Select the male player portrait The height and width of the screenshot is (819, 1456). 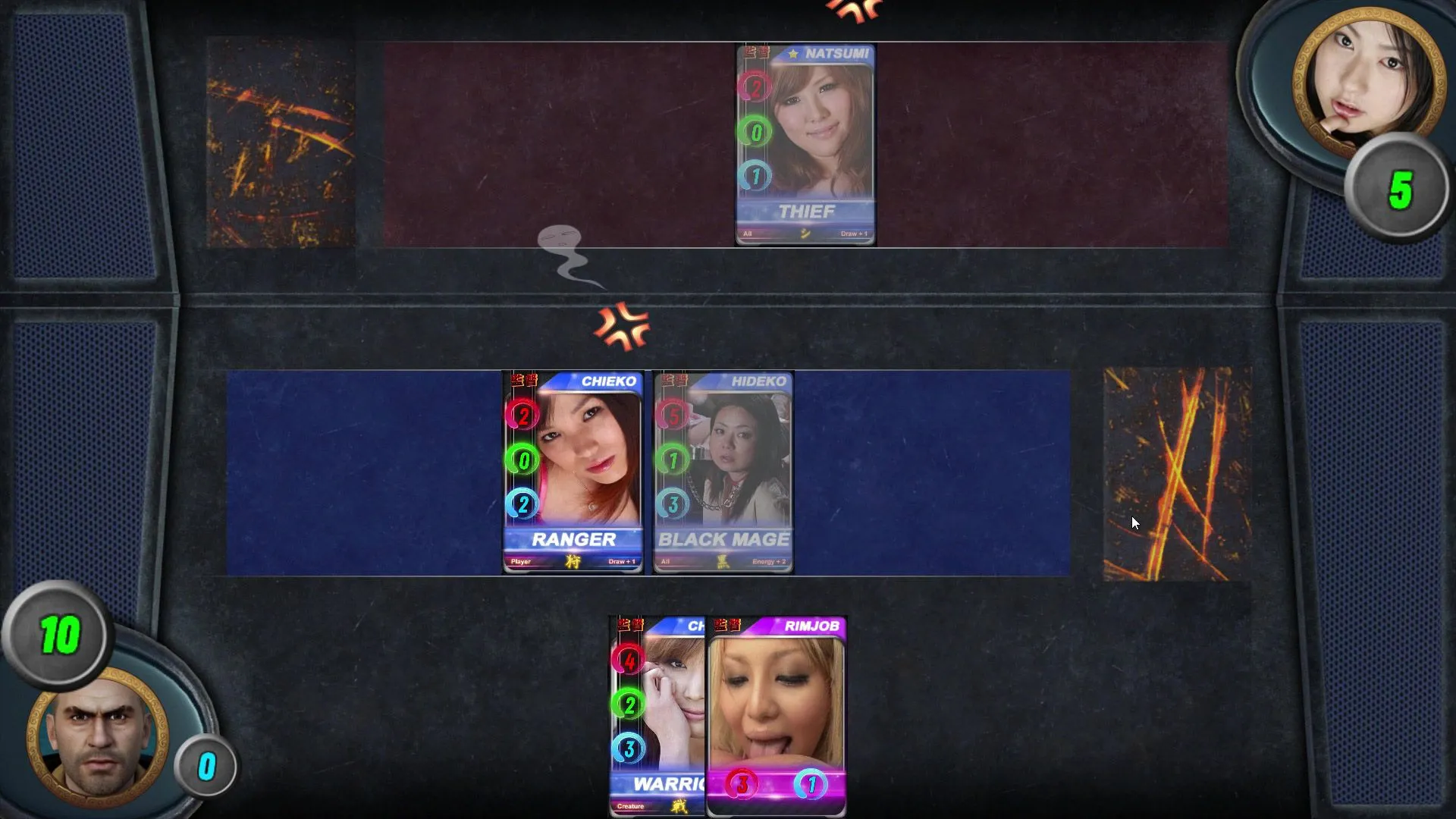[x=99, y=737]
